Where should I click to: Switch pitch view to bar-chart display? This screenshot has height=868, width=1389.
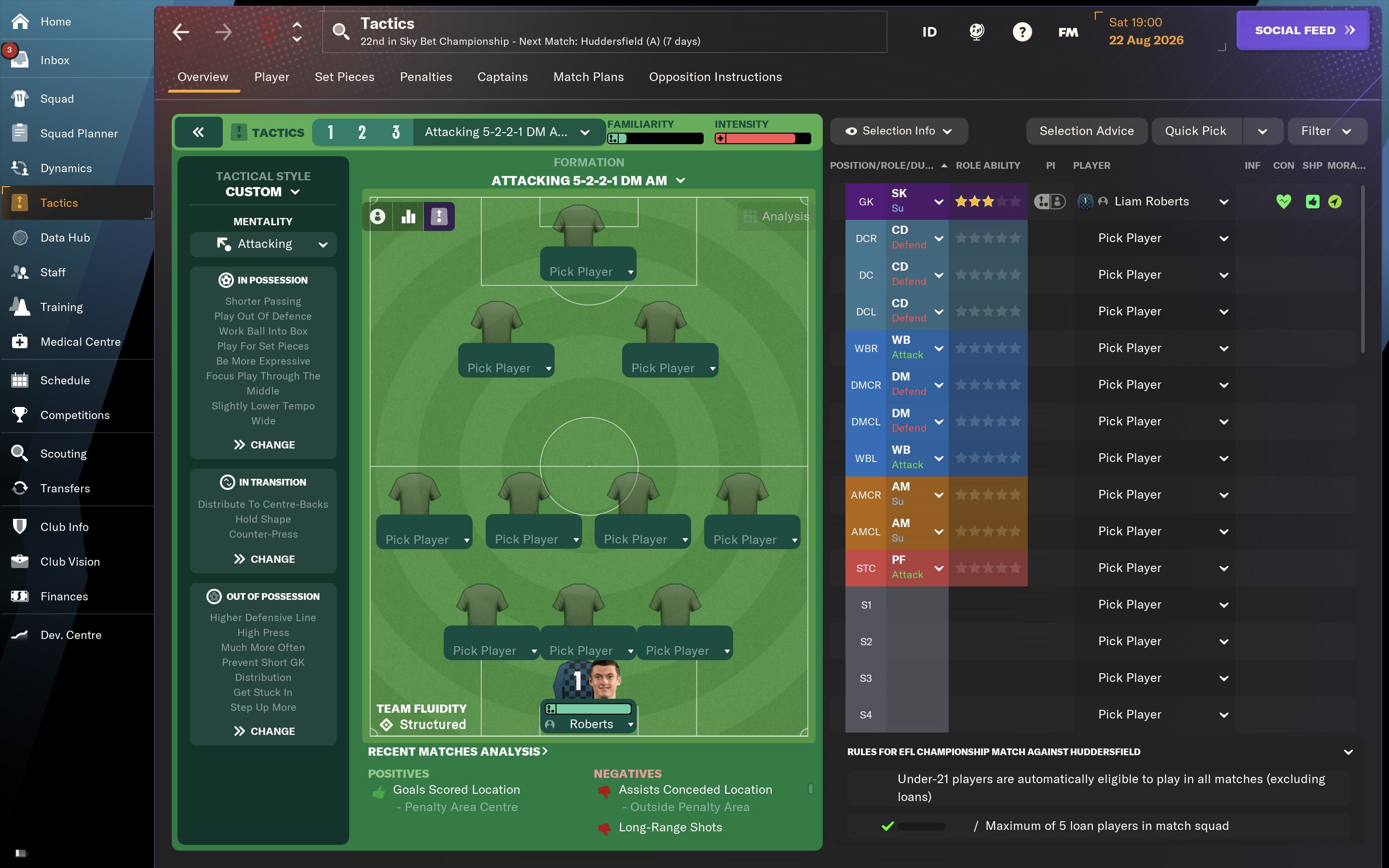pyautogui.click(x=408, y=217)
